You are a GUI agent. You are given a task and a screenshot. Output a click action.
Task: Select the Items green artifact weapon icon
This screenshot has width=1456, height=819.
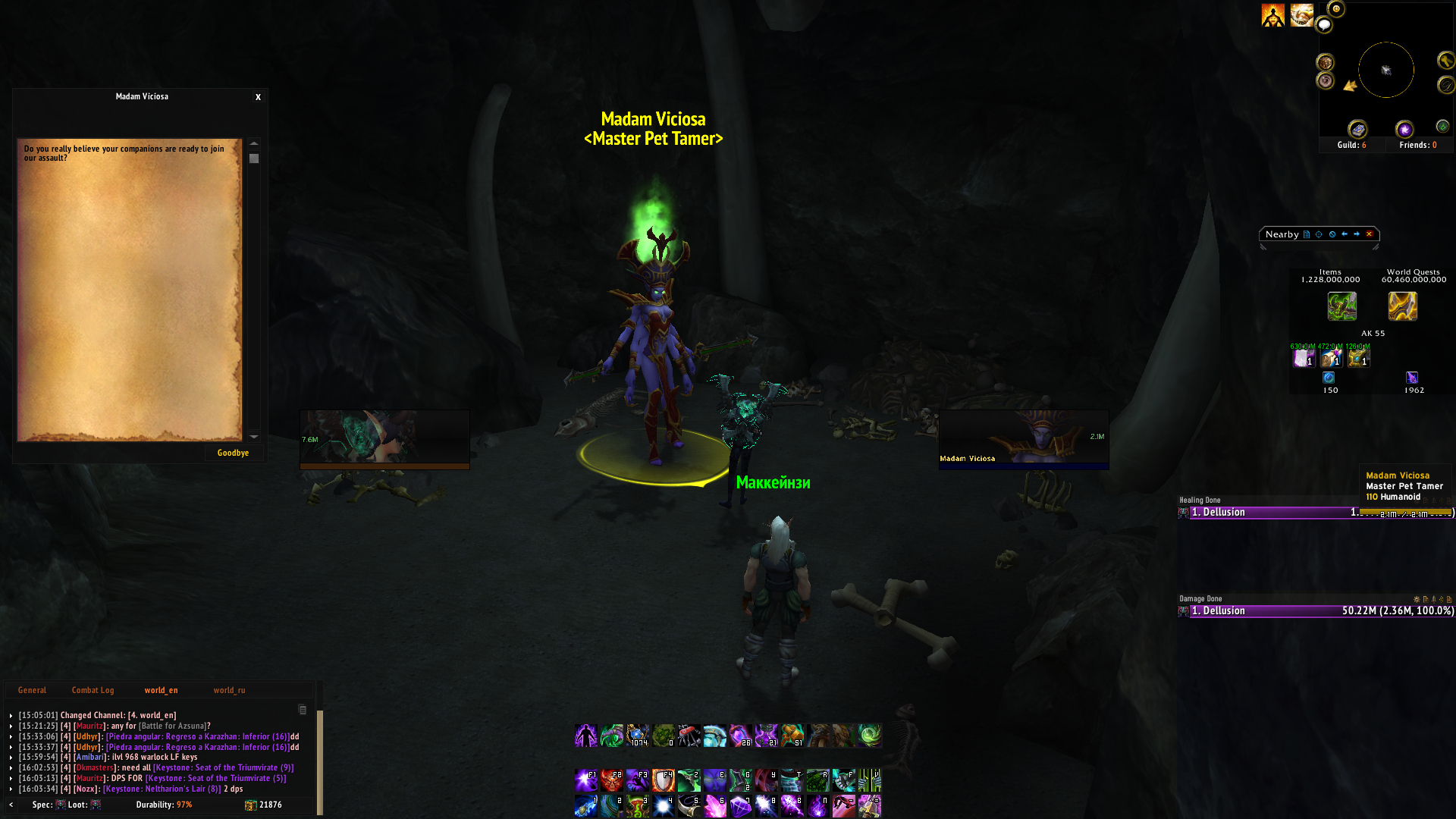coord(1341,306)
